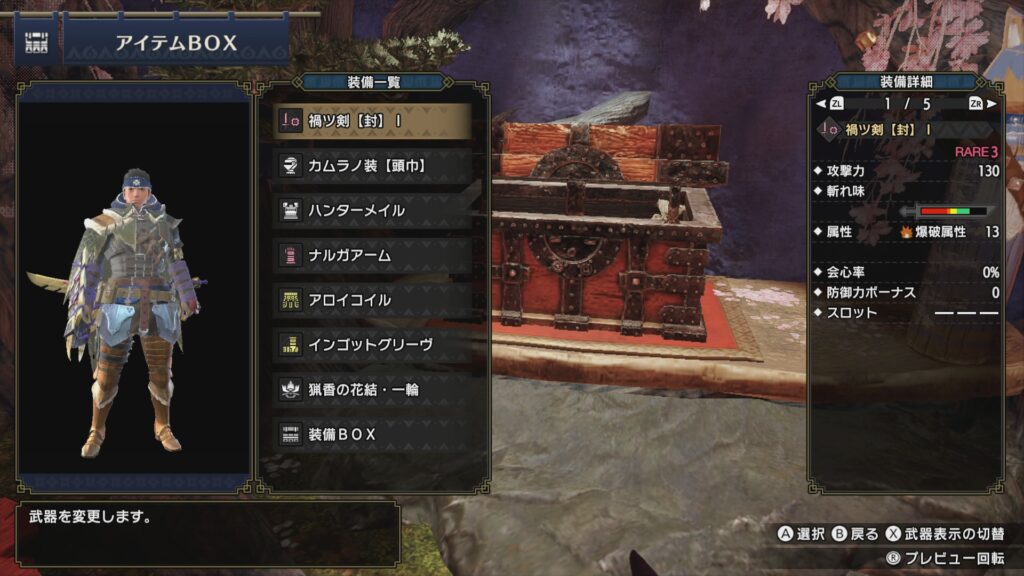The image size is (1024, 576).
Task: Pick the ナルガアーム arm armor row
Action: 371,256
